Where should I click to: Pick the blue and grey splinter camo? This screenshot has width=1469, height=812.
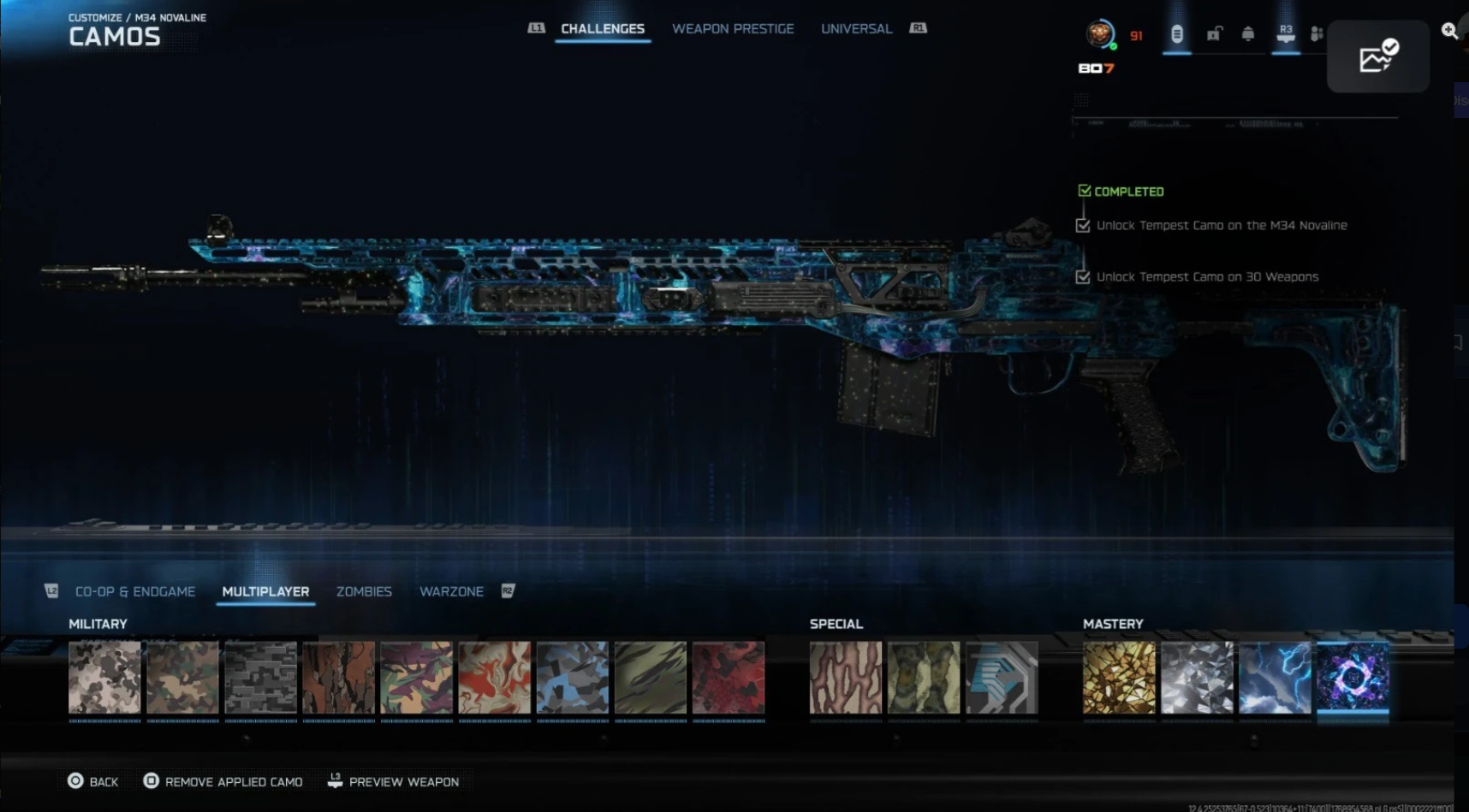572,678
